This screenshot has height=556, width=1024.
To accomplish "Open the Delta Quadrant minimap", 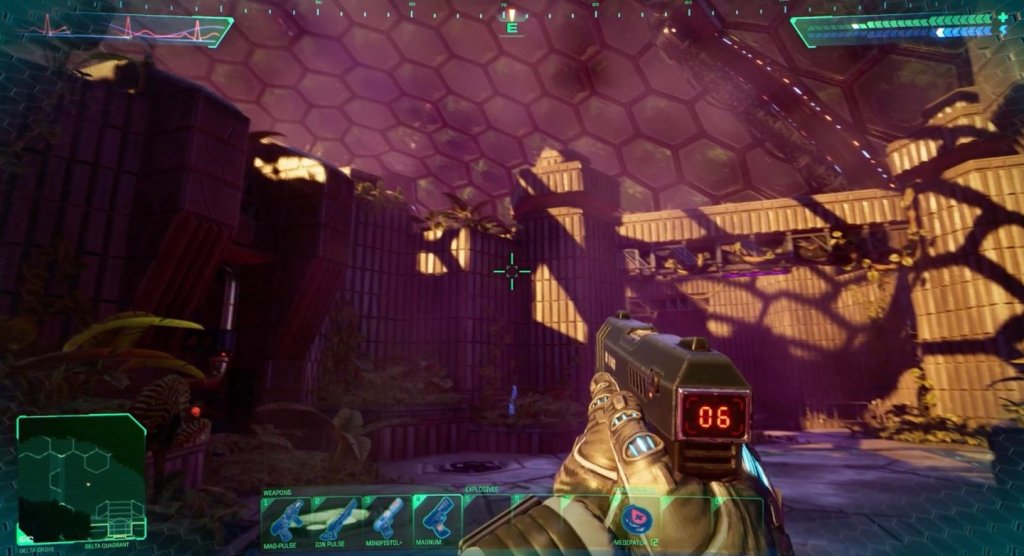I will 81,478.
